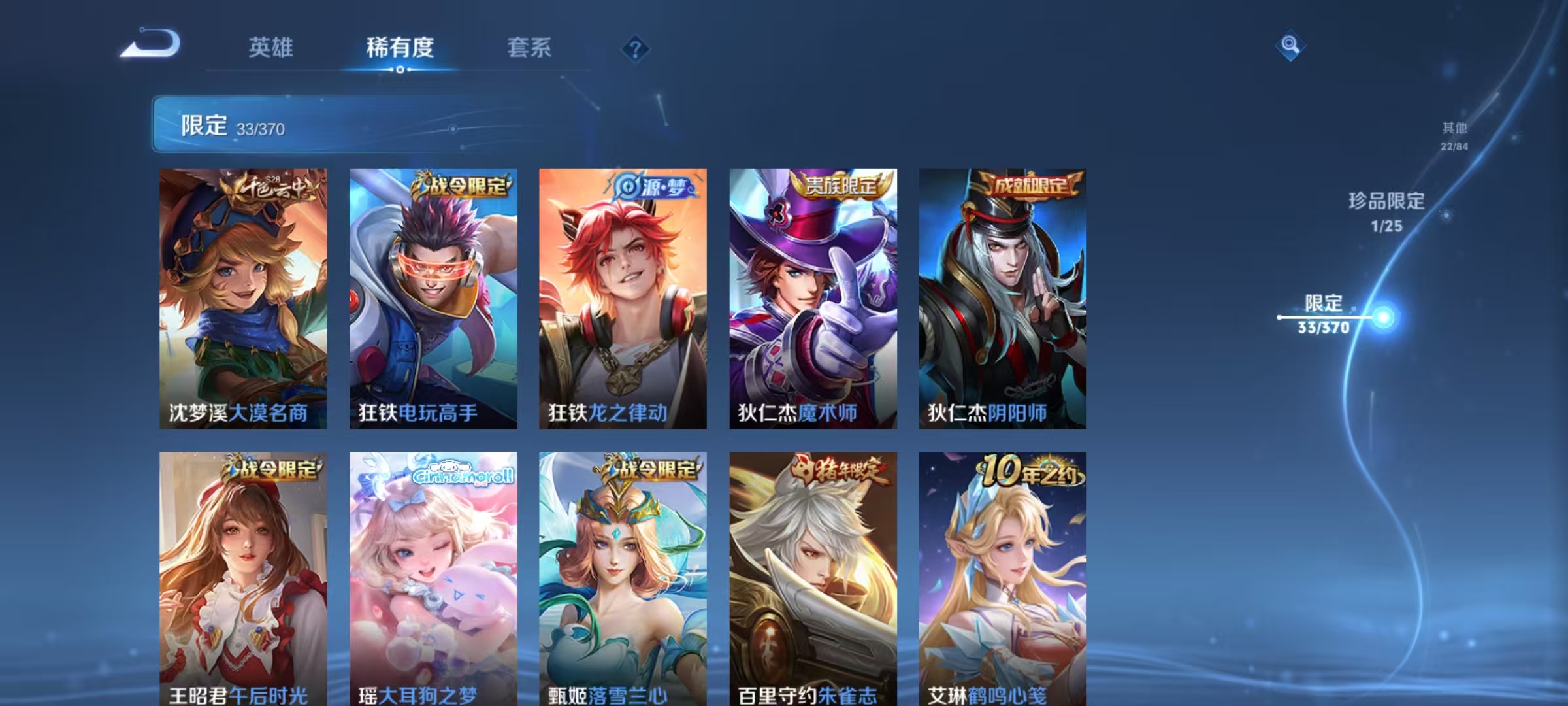Switch to the 套系 tab
The image size is (1568, 706).
coord(529,47)
